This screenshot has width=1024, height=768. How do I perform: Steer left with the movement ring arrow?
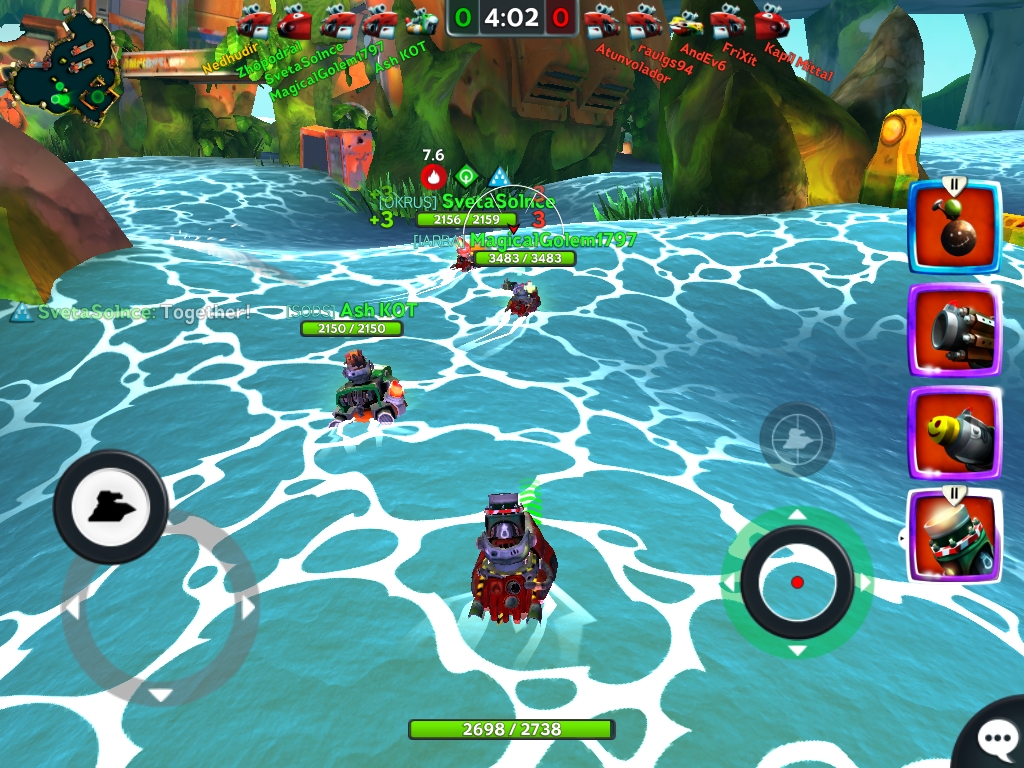pos(72,607)
